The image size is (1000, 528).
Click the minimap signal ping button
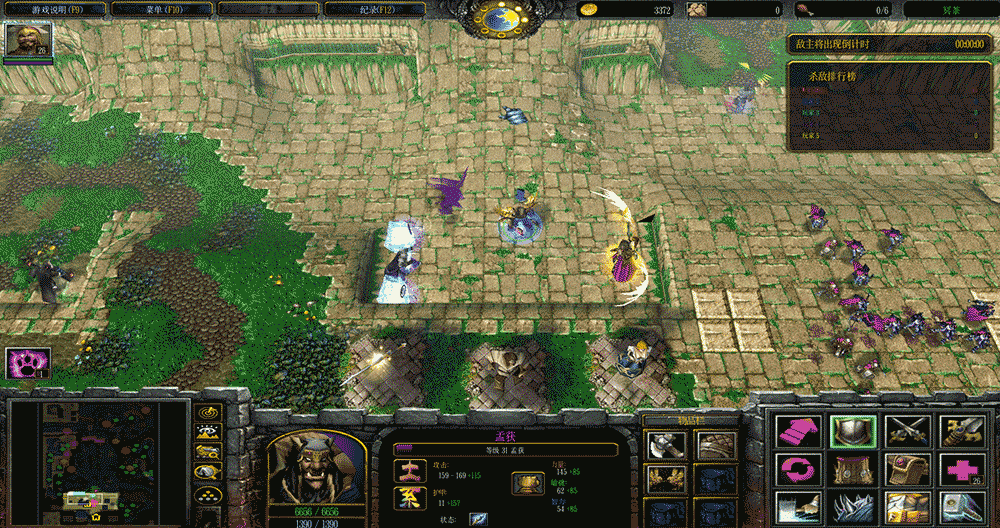tap(208, 412)
